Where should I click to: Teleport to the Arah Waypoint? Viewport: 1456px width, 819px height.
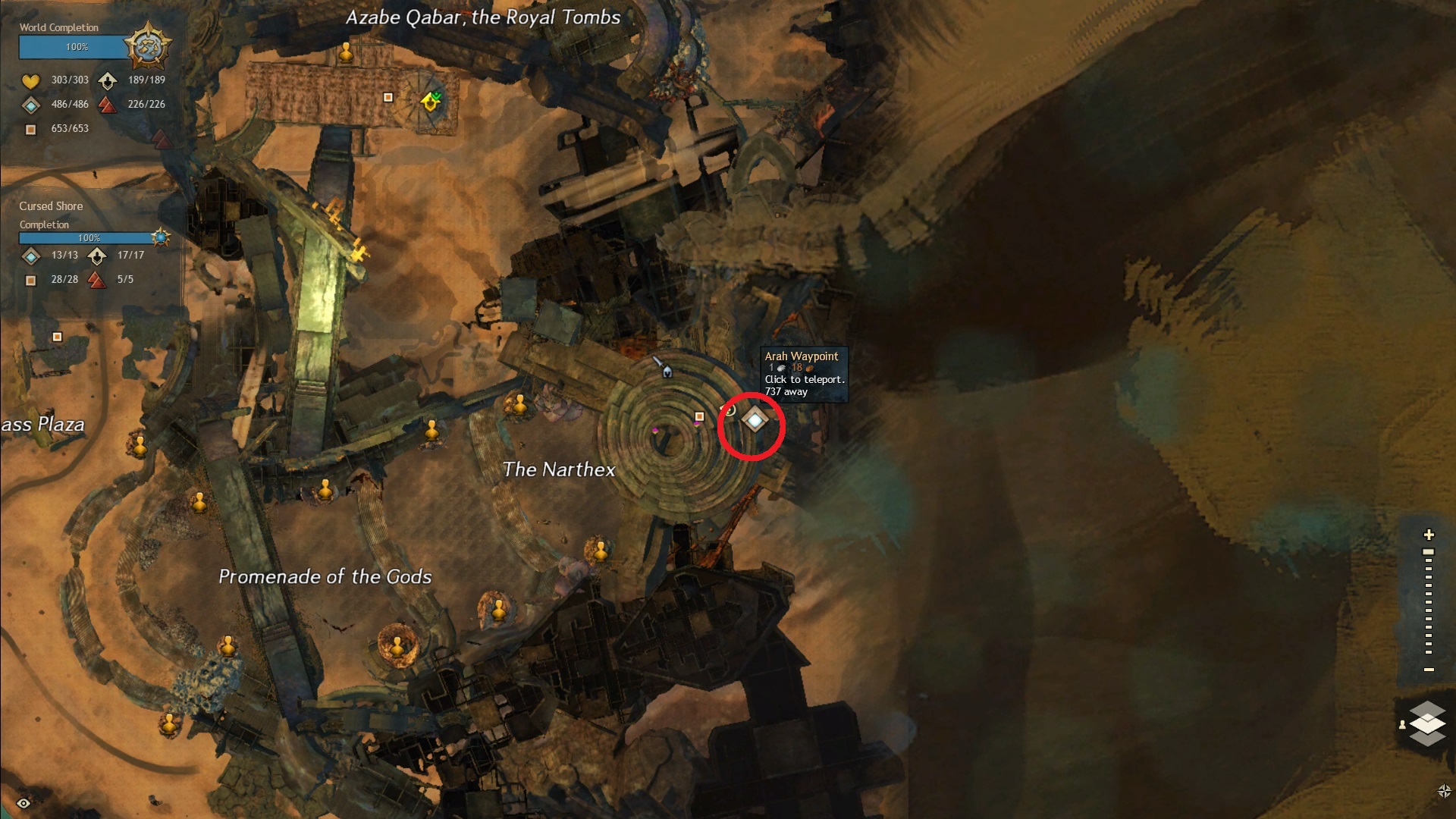coord(755,419)
